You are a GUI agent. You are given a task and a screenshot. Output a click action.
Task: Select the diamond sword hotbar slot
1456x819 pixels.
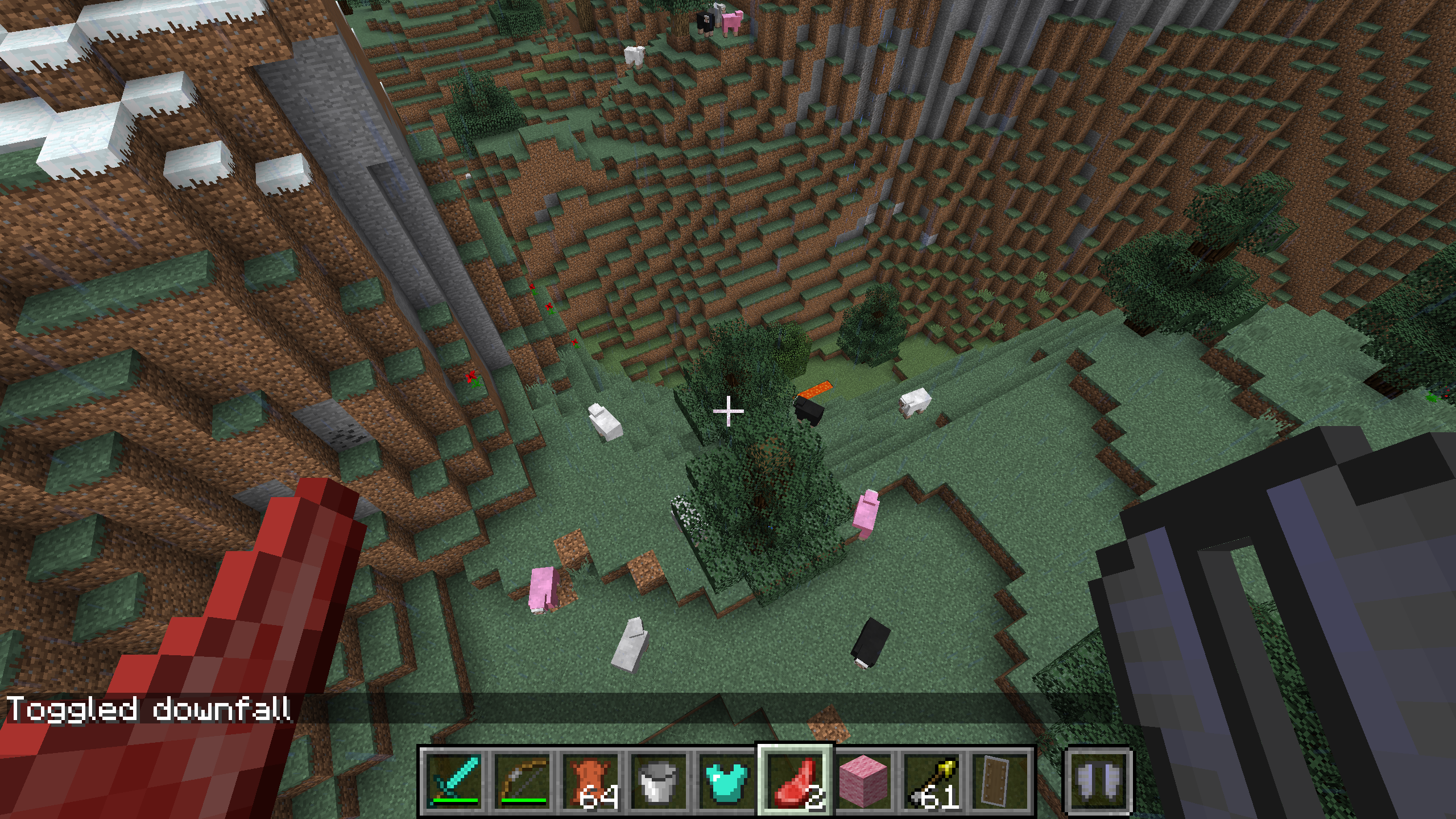pos(454,780)
